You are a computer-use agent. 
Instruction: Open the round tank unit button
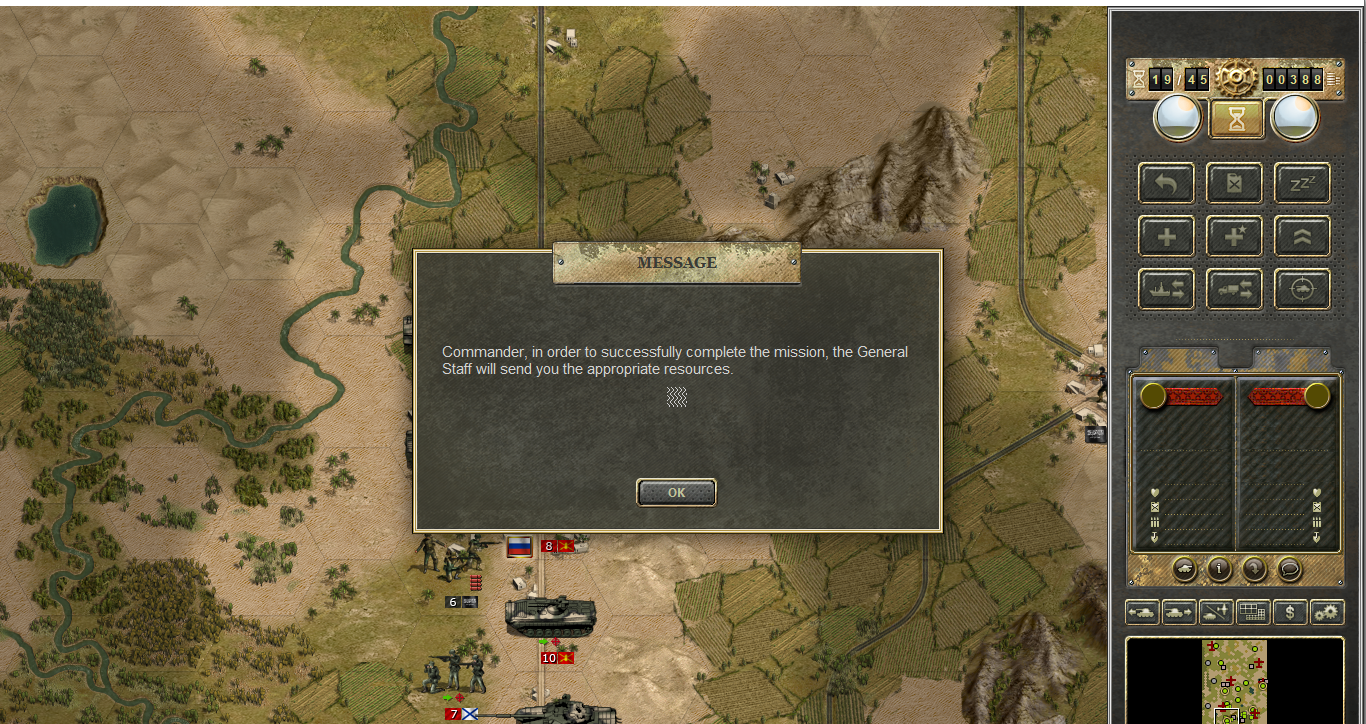coord(1183,569)
